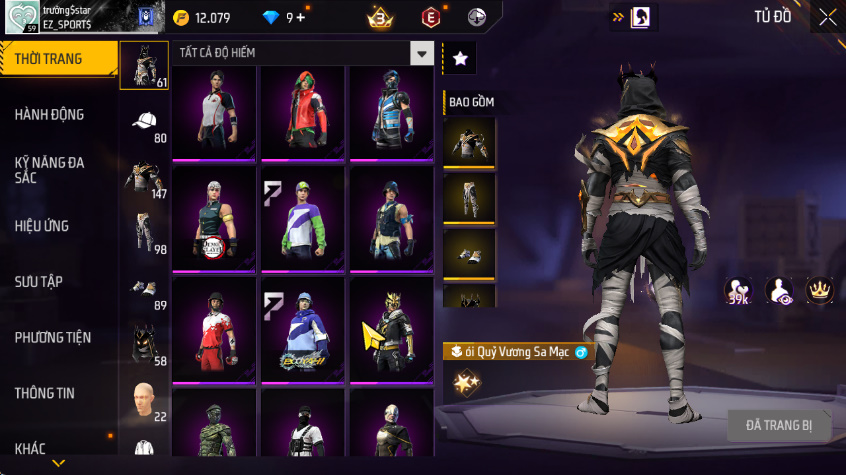Open the Hiệu Ứng category
846x475 pixels.
click(x=43, y=226)
